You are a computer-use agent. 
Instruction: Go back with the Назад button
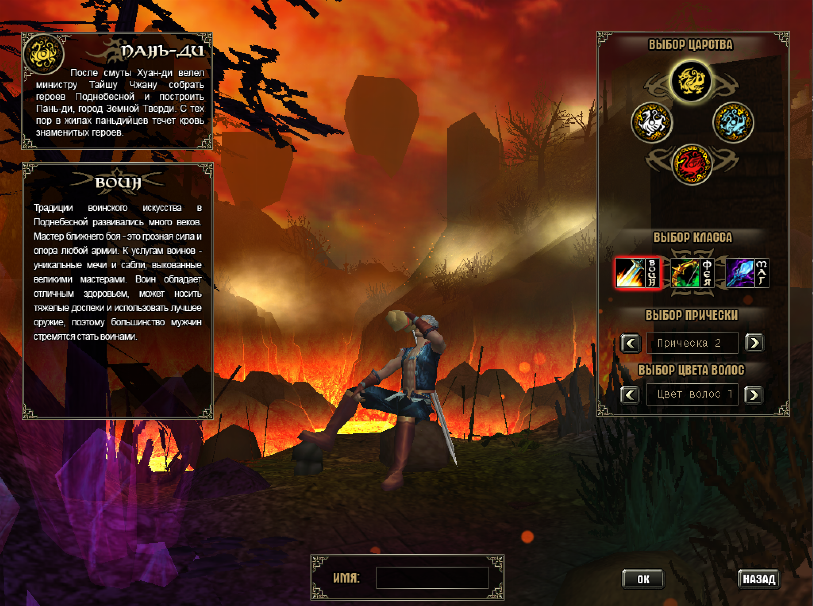pos(759,578)
